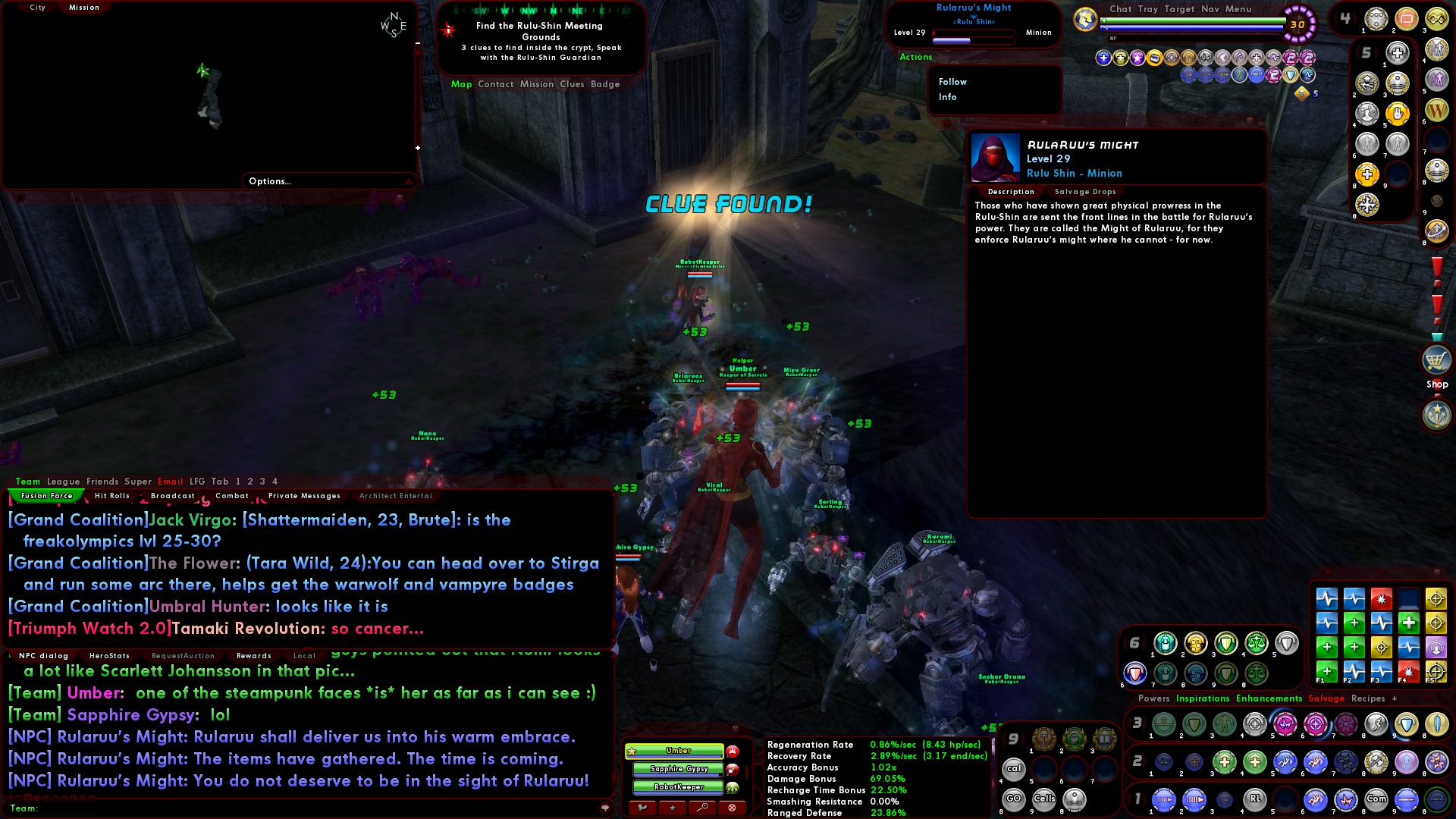This screenshot has height=819, width=1456.
Task: Open the Menu option in top toolbar
Action: coord(1239,9)
